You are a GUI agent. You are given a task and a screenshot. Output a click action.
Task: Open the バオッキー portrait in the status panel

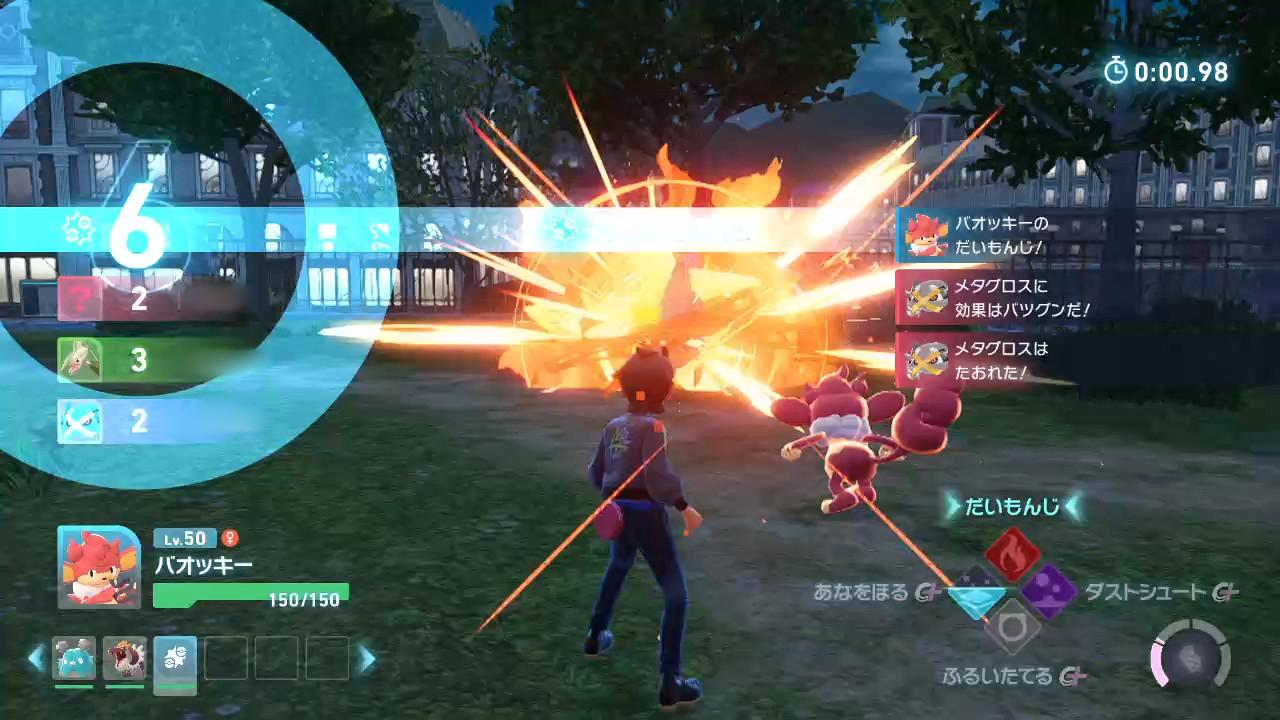pyautogui.click(x=99, y=567)
